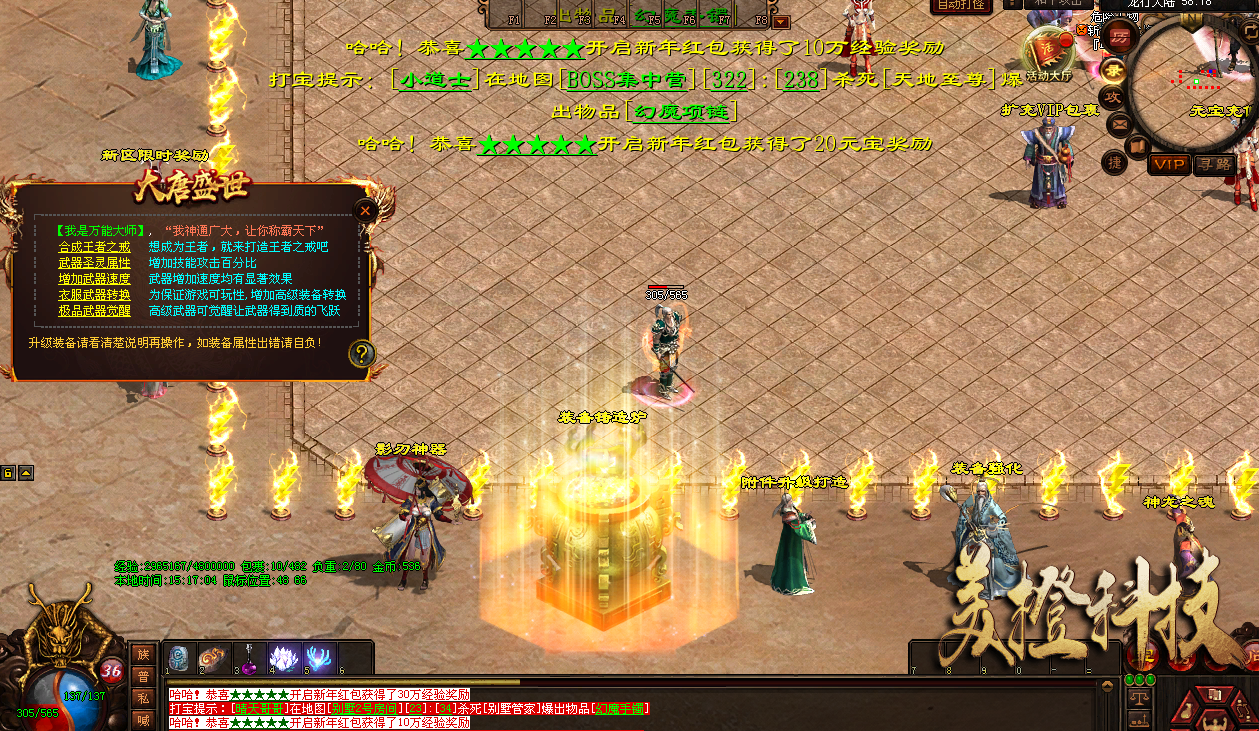
Task: Toggle the 攻 attack mode button
Action: [1114, 96]
